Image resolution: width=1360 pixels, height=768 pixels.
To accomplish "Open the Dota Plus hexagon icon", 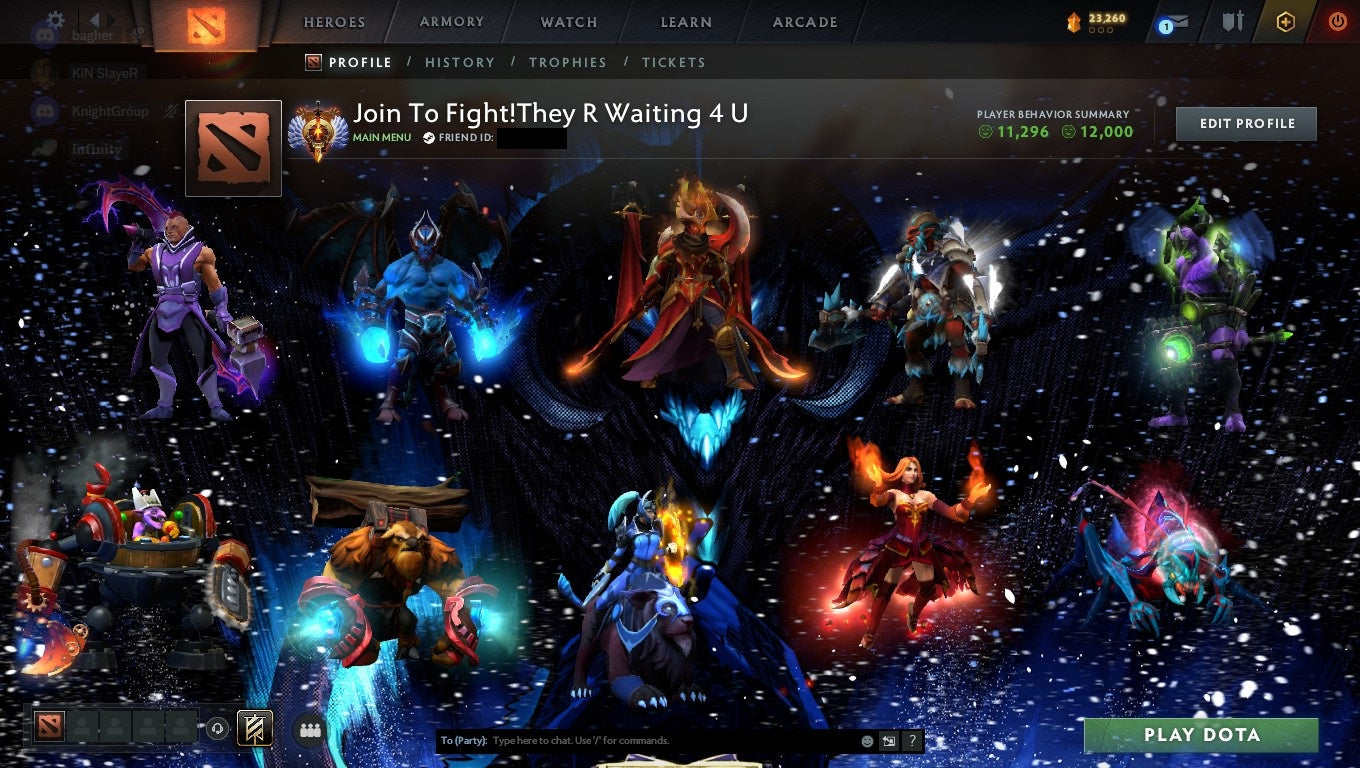I will click(x=1285, y=21).
